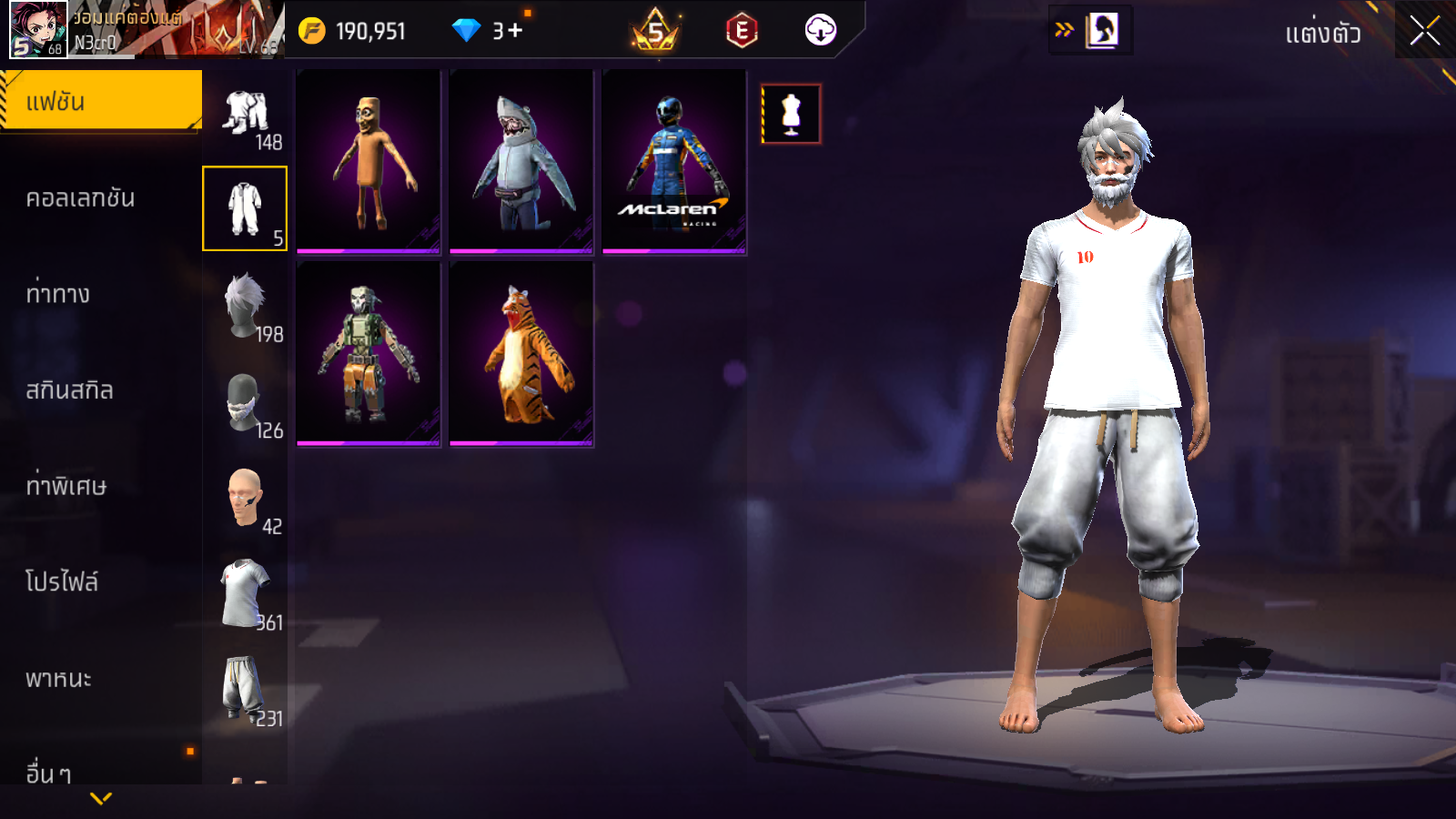This screenshot has width=1456, height=819.
Task: Select the grey shark costume
Action: [521, 161]
